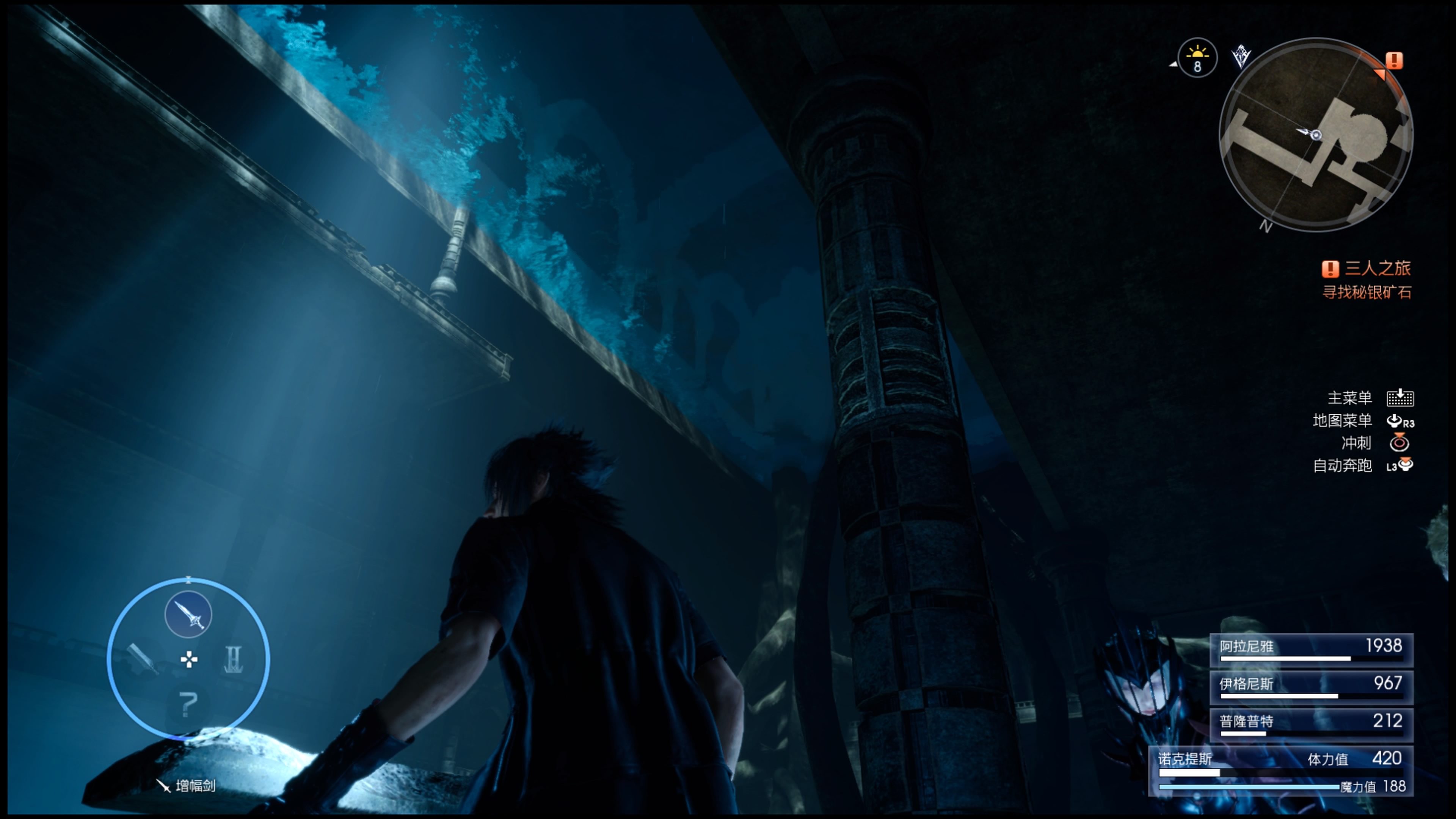Click the orange quest marker on minimap edge
The height and width of the screenshot is (819, 1456).
1394,61
